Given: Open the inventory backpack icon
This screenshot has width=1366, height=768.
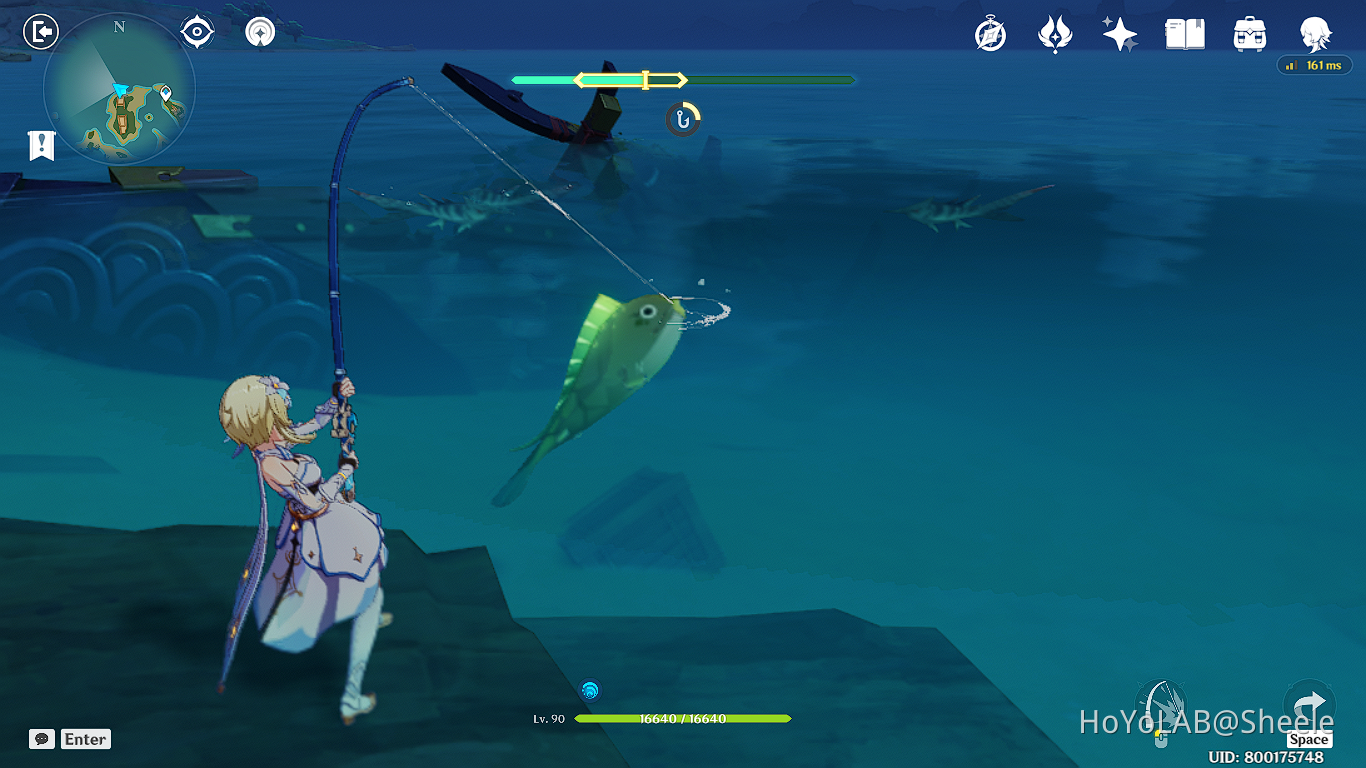Looking at the screenshot, I should 1248,33.
